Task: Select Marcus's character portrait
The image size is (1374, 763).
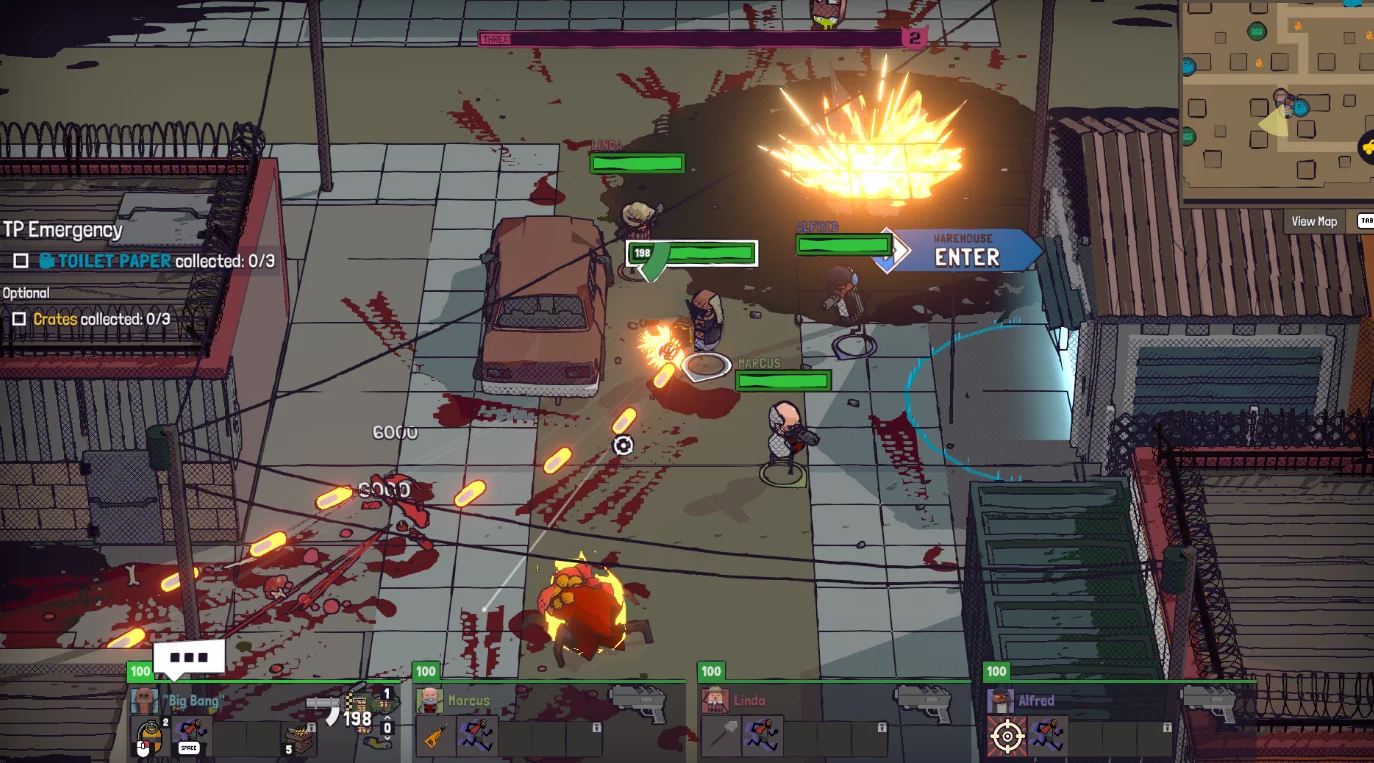Action: pos(430,700)
